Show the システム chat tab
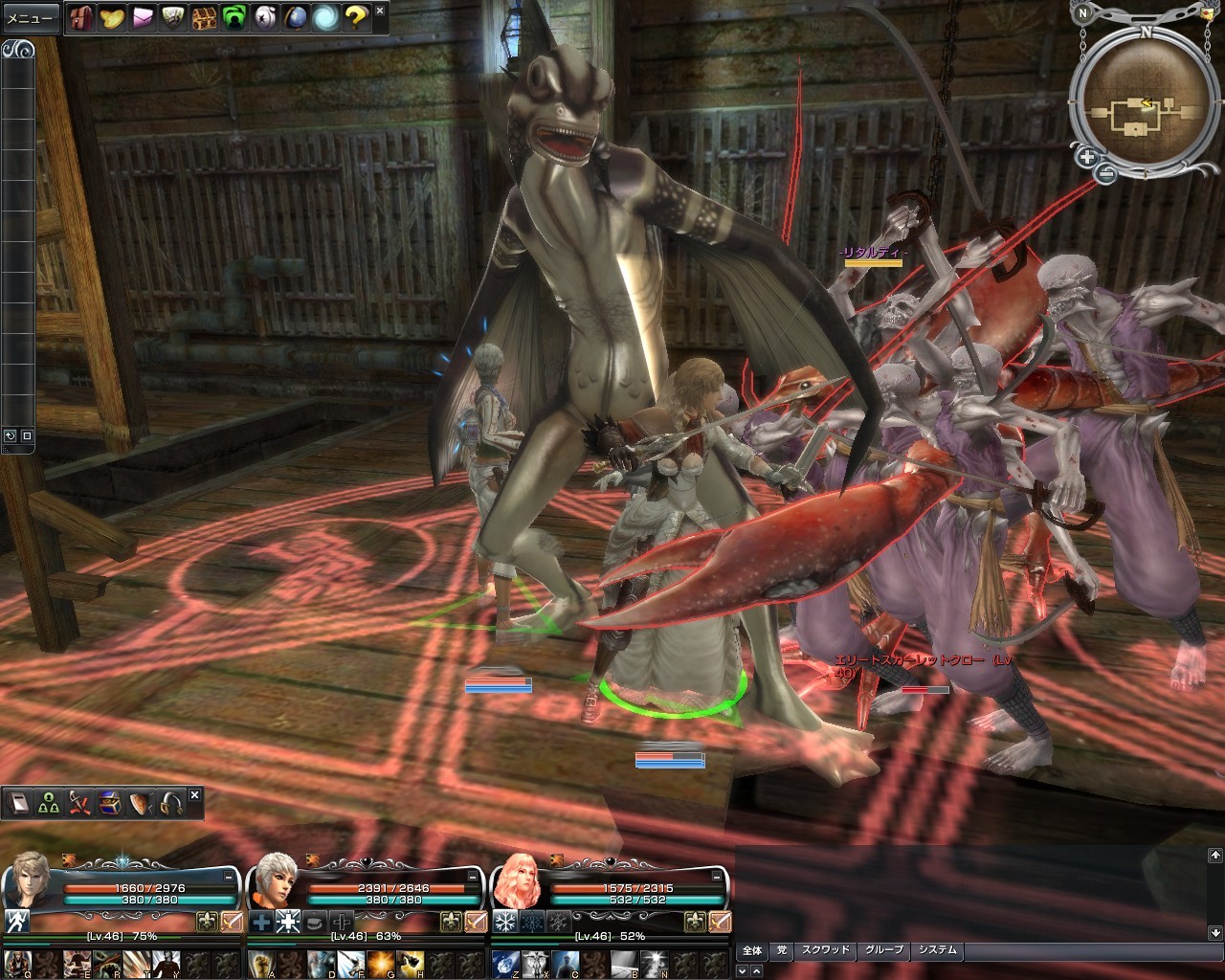The height and width of the screenshot is (980, 1225). pos(937,950)
